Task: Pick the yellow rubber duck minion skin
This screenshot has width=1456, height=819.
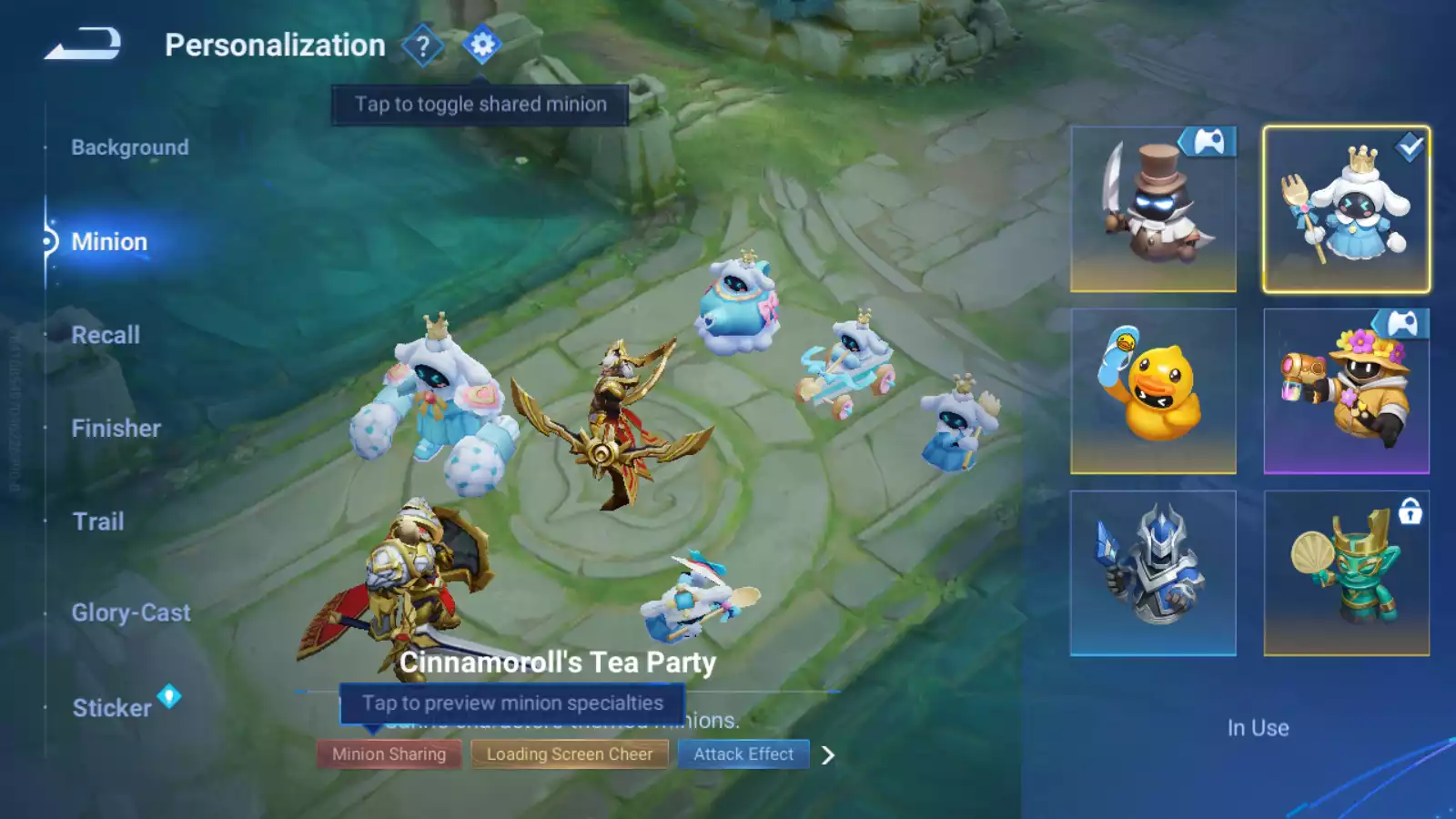Action: pyautogui.click(x=1153, y=391)
